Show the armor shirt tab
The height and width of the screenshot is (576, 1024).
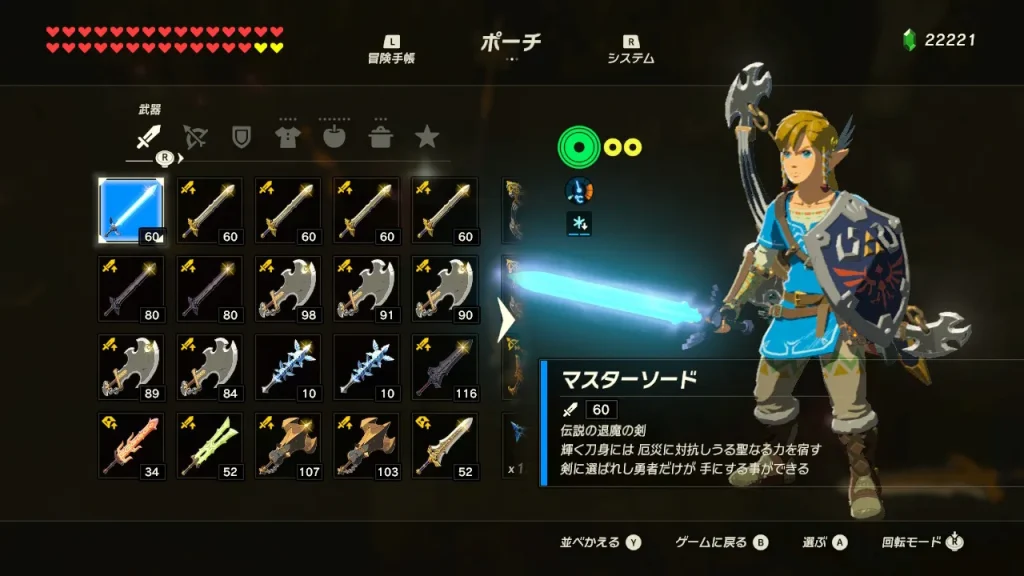287,137
